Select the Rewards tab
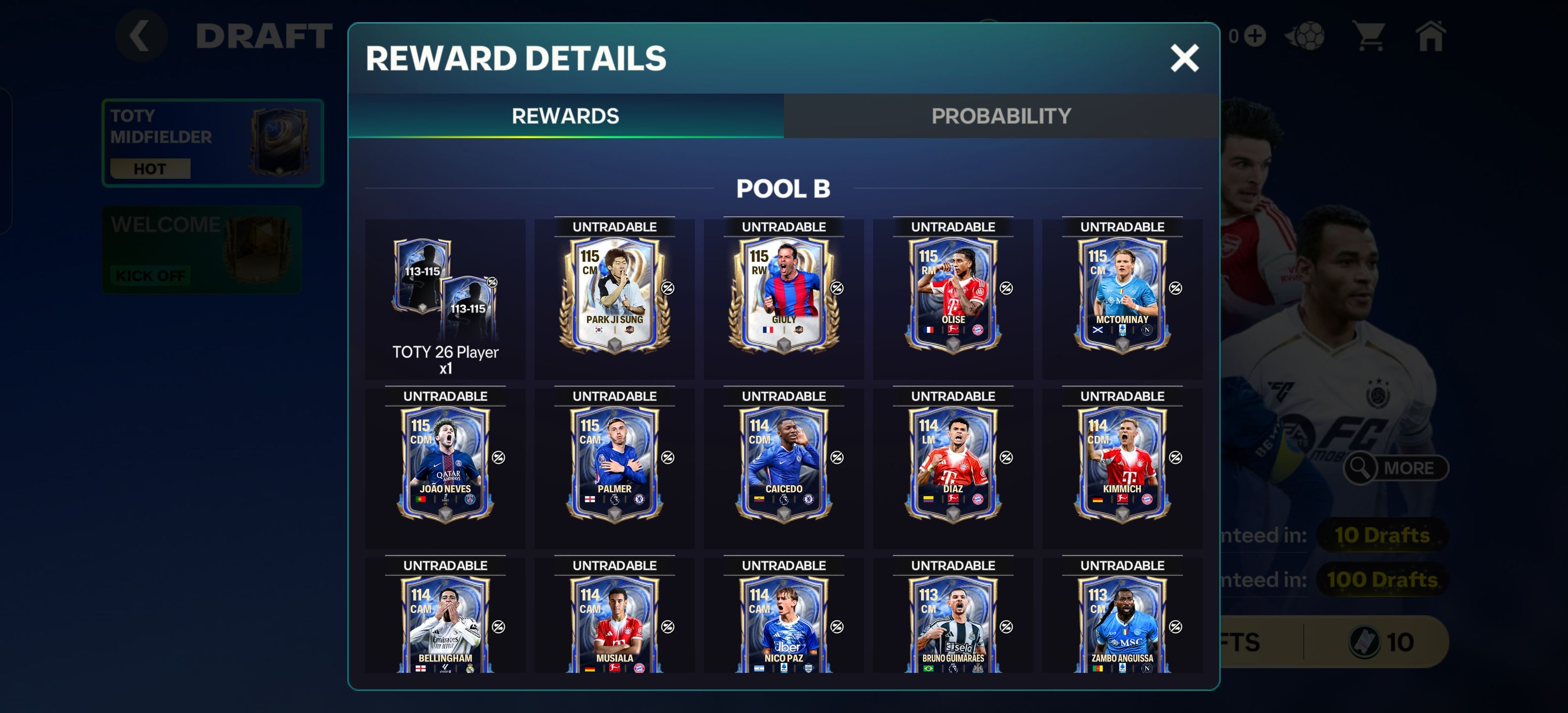 tap(565, 116)
